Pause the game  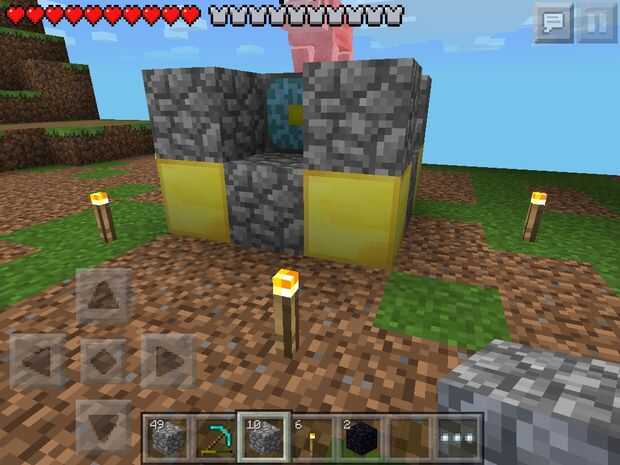pyautogui.click(x=596, y=23)
